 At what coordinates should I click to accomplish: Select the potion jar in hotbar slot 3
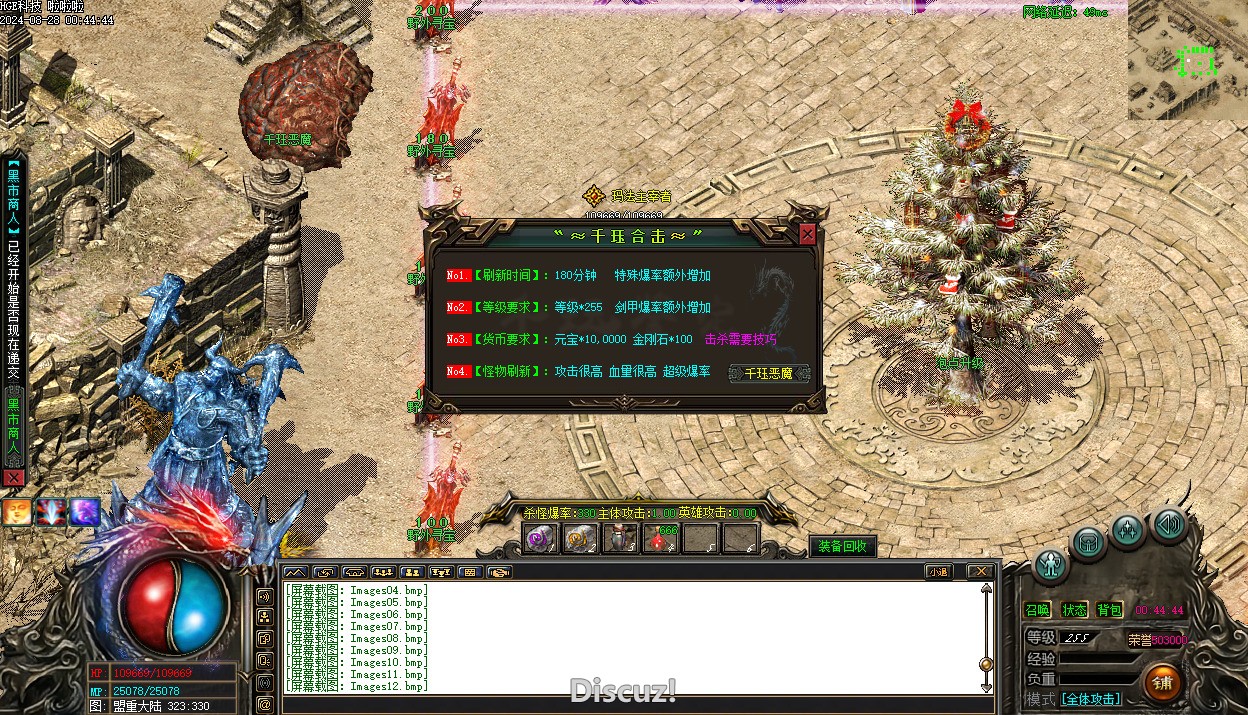(621, 540)
